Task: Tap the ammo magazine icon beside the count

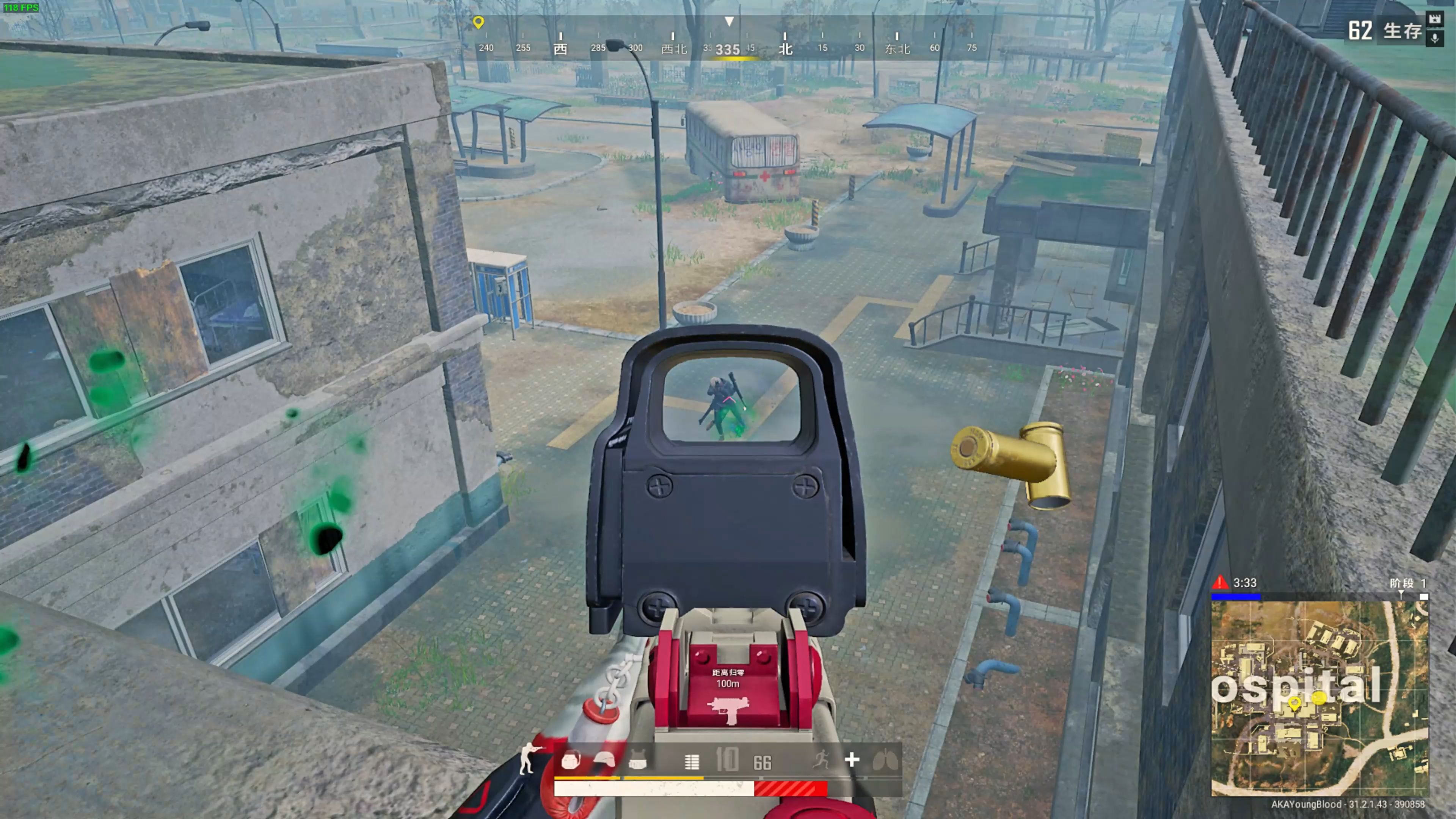Action: pos(692,761)
